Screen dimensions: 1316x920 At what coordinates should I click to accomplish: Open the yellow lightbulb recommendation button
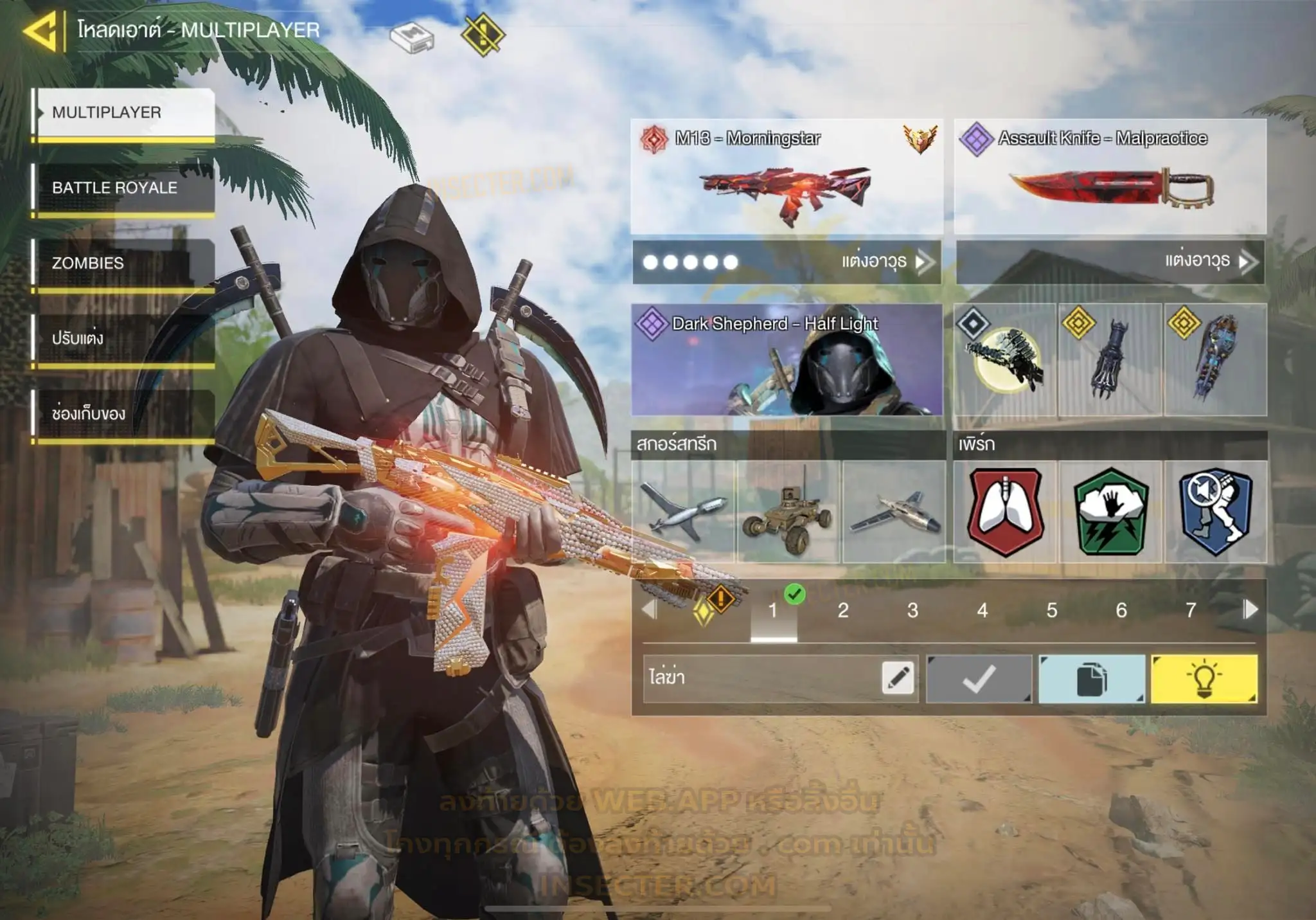coord(1204,679)
